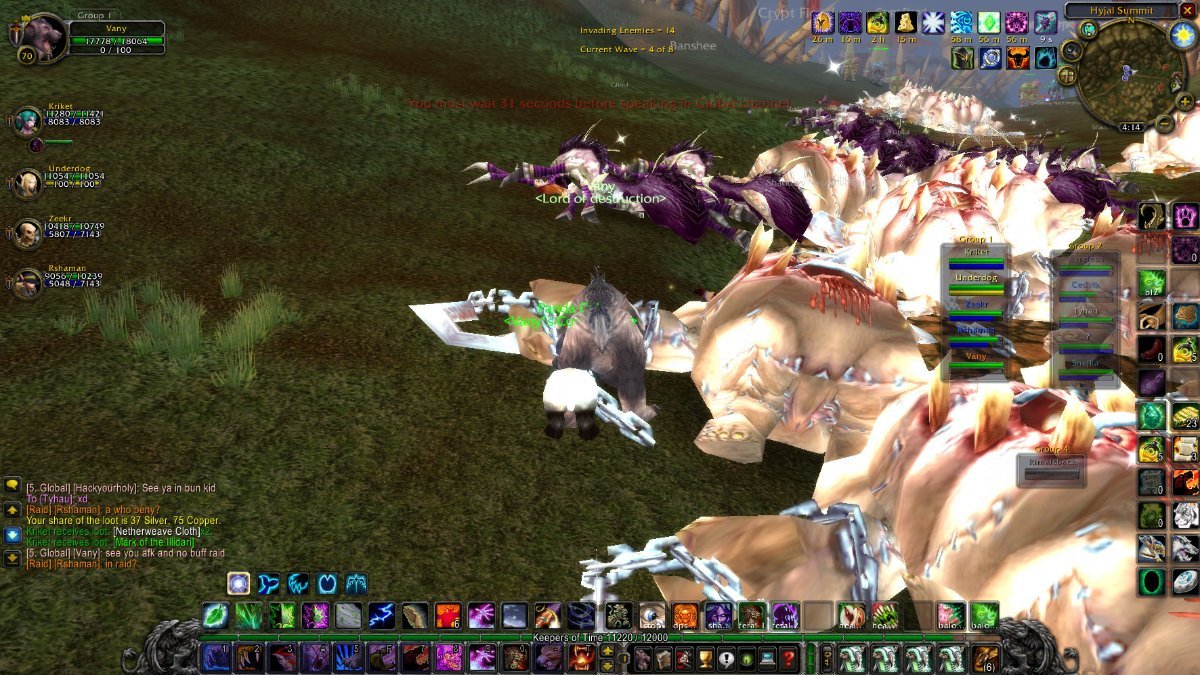Activate the blue lightning bolt ability
Image resolution: width=1200 pixels, height=675 pixels.
[380, 615]
